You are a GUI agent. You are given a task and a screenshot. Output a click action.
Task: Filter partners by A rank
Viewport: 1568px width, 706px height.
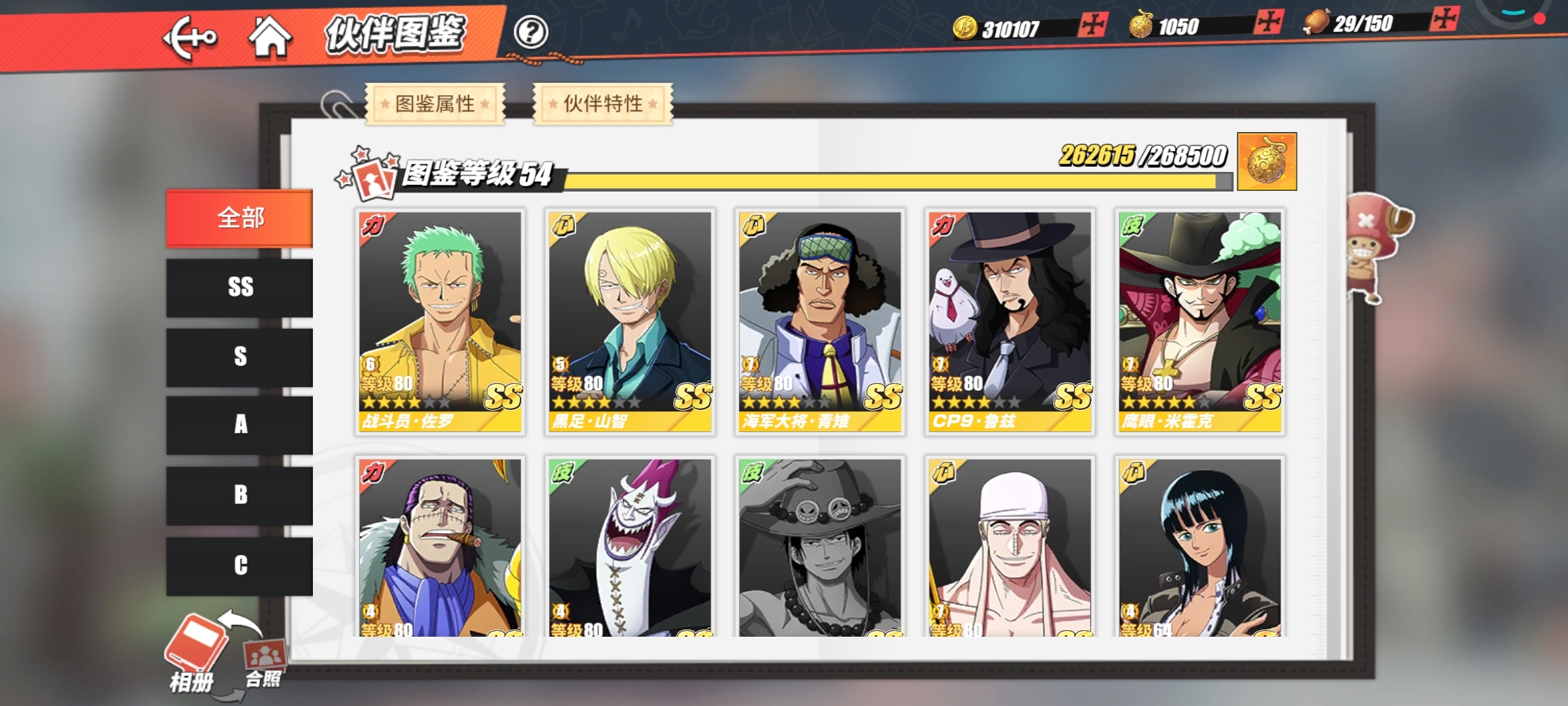(x=240, y=425)
